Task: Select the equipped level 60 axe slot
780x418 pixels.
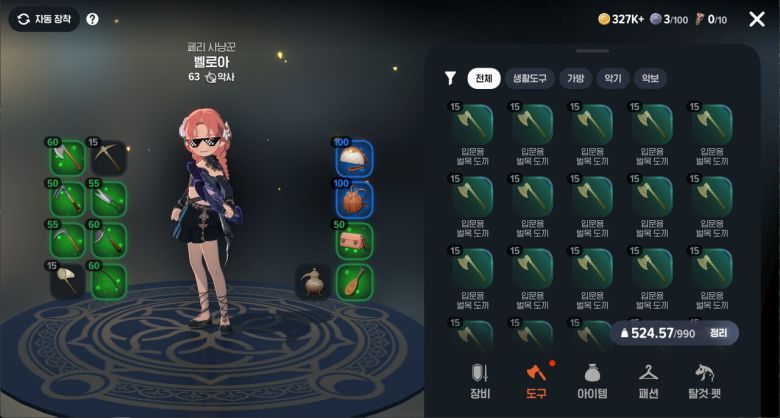Action: pos(66,157)
